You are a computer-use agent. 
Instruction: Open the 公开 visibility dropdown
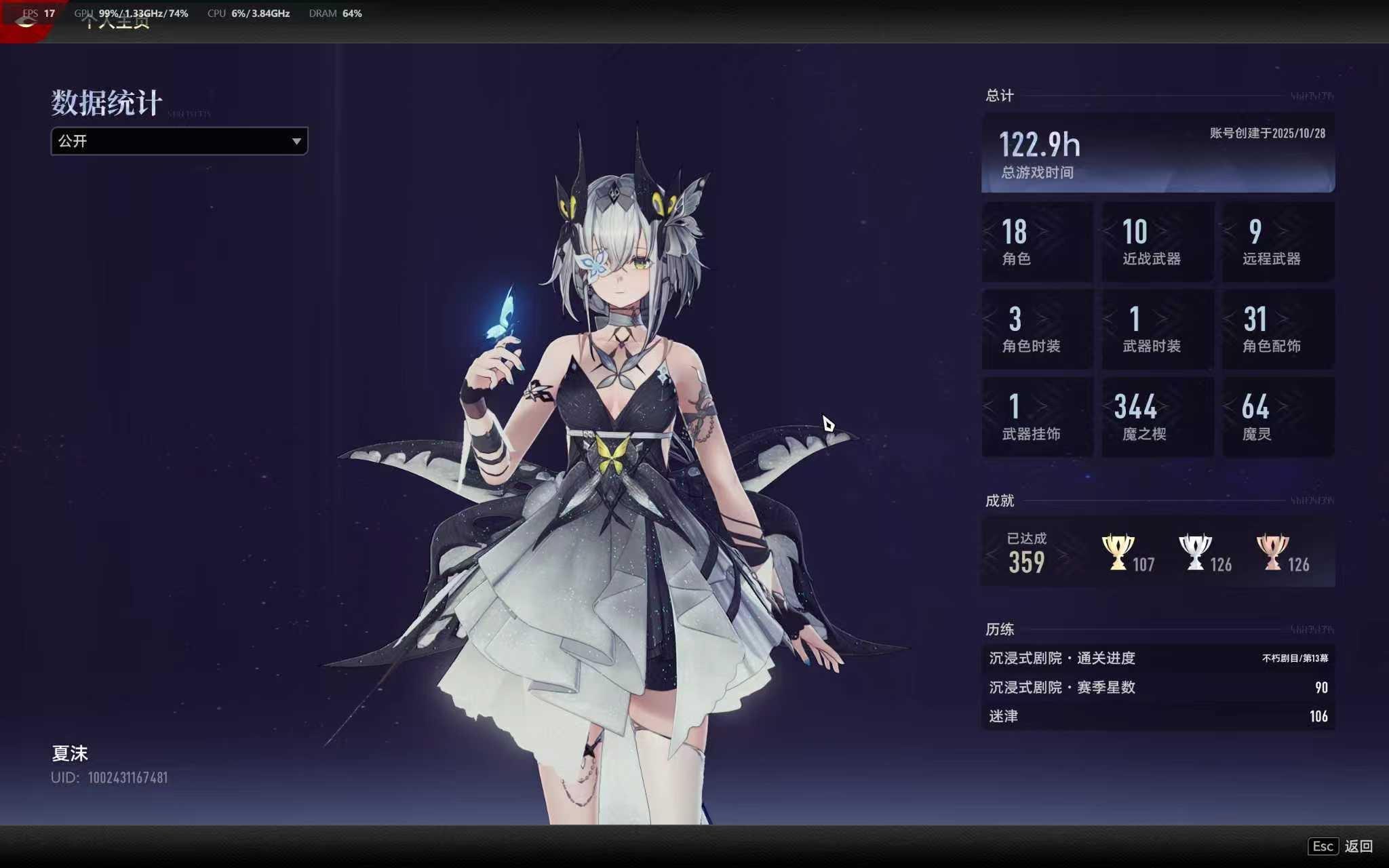(179, 141)
